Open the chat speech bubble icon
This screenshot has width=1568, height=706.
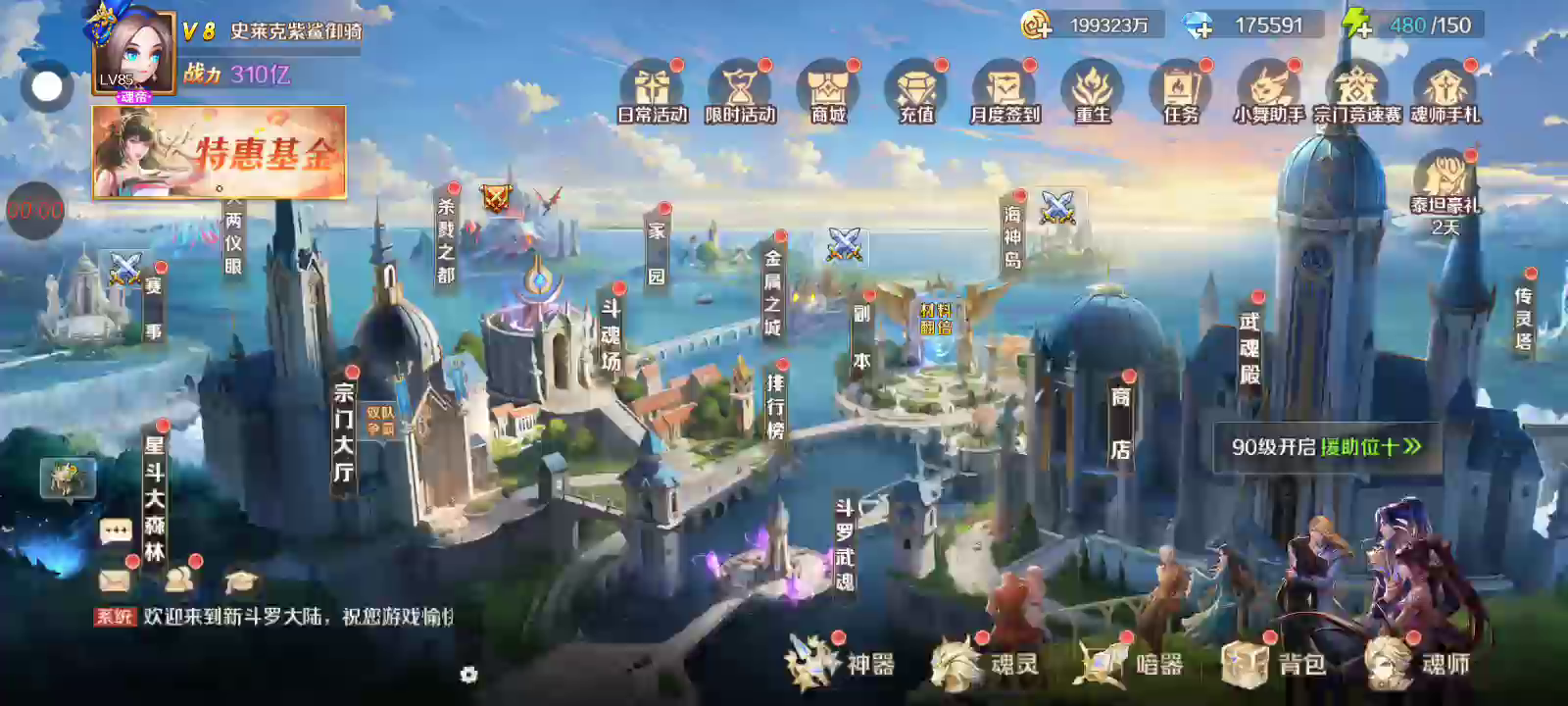pyautogui.click(x=116, y=531)
